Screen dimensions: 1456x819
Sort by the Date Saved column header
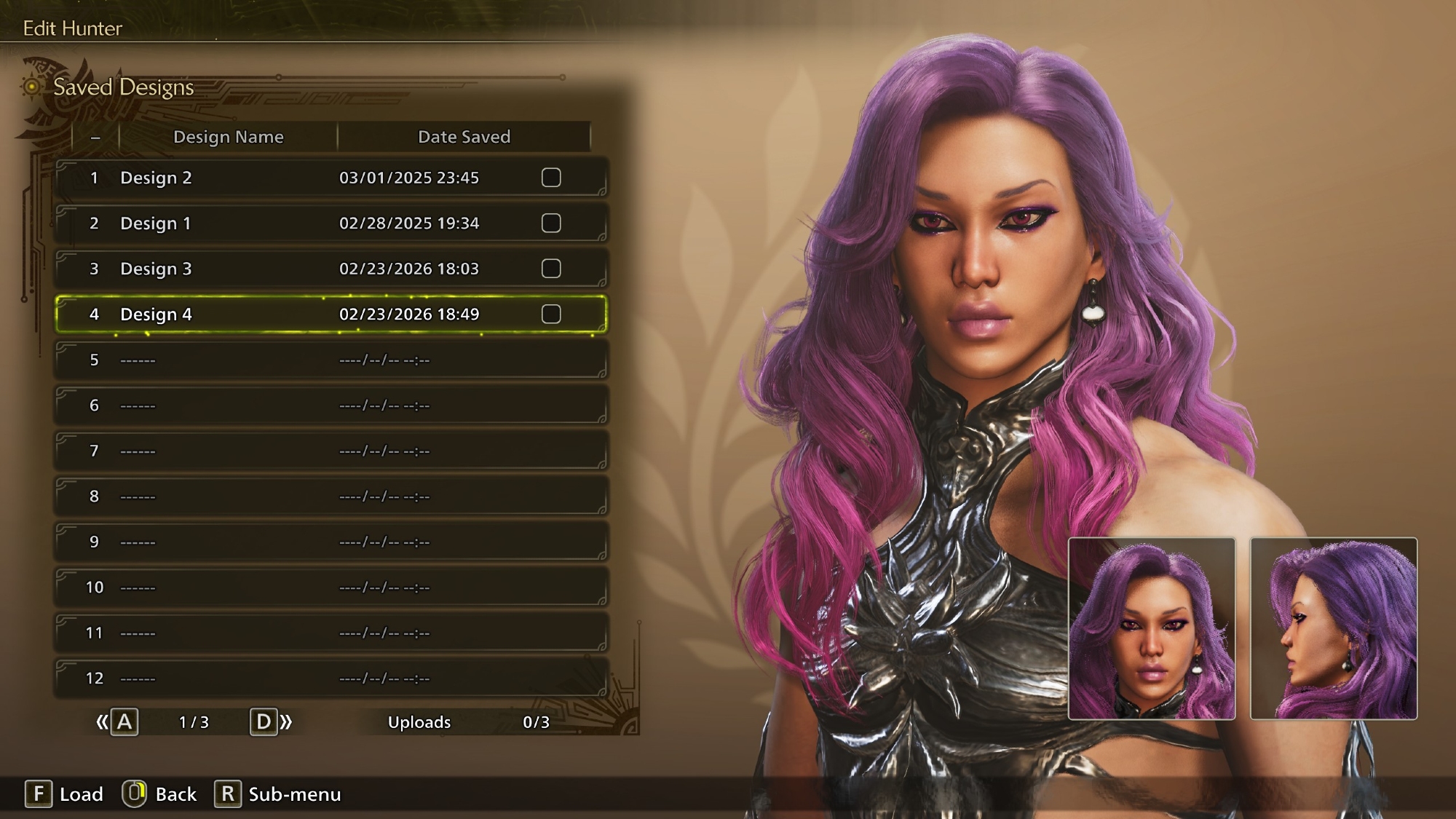click(x=464, y=137)
